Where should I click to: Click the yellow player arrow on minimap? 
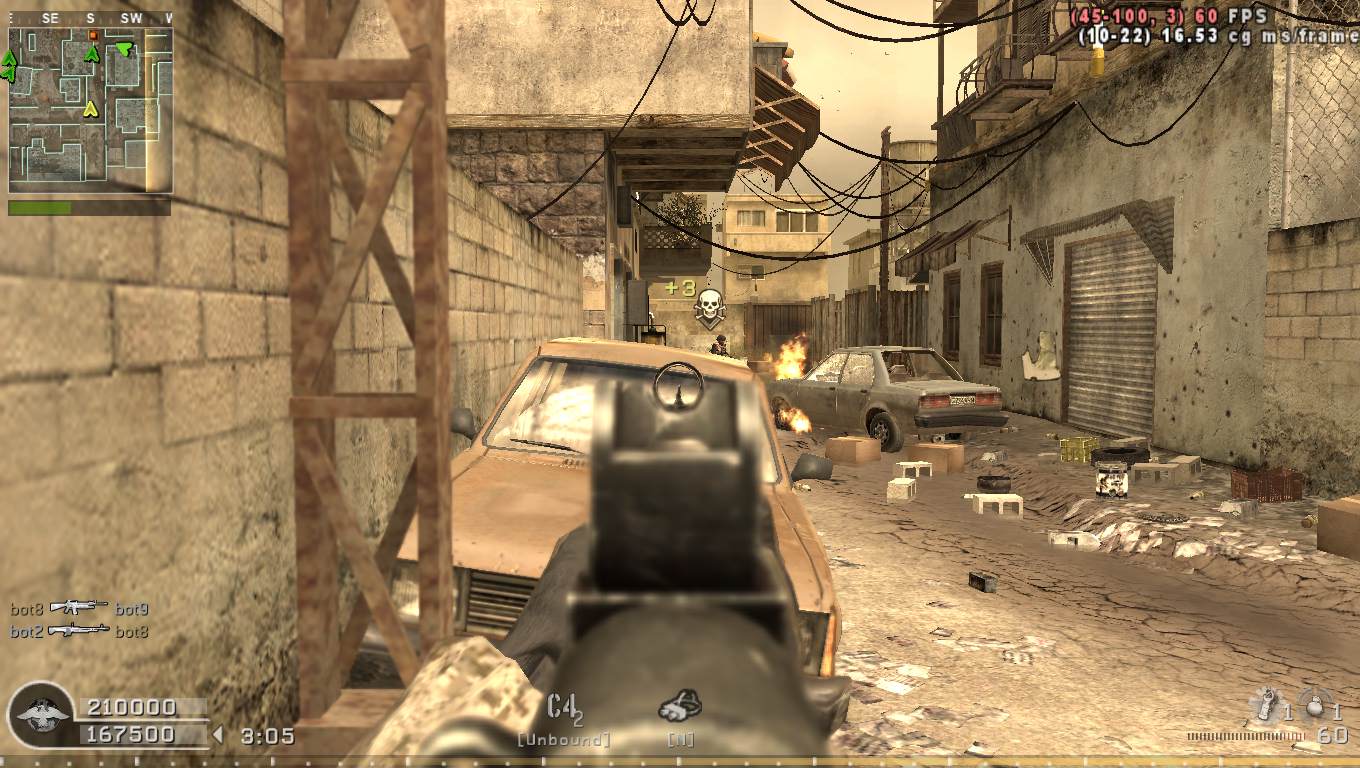[x=90, y=108]
